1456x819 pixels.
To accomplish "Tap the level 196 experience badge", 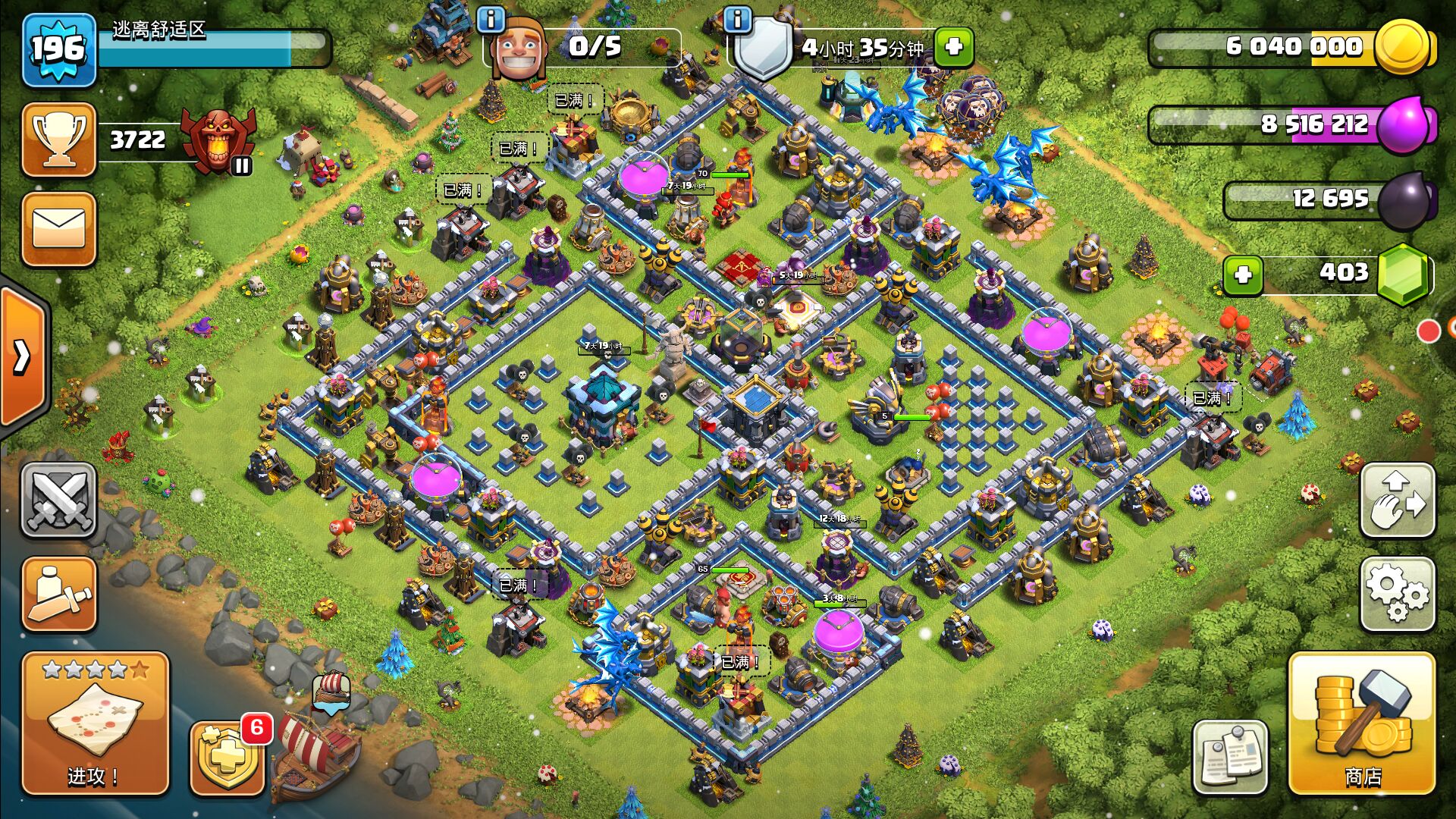I will 58,50.
